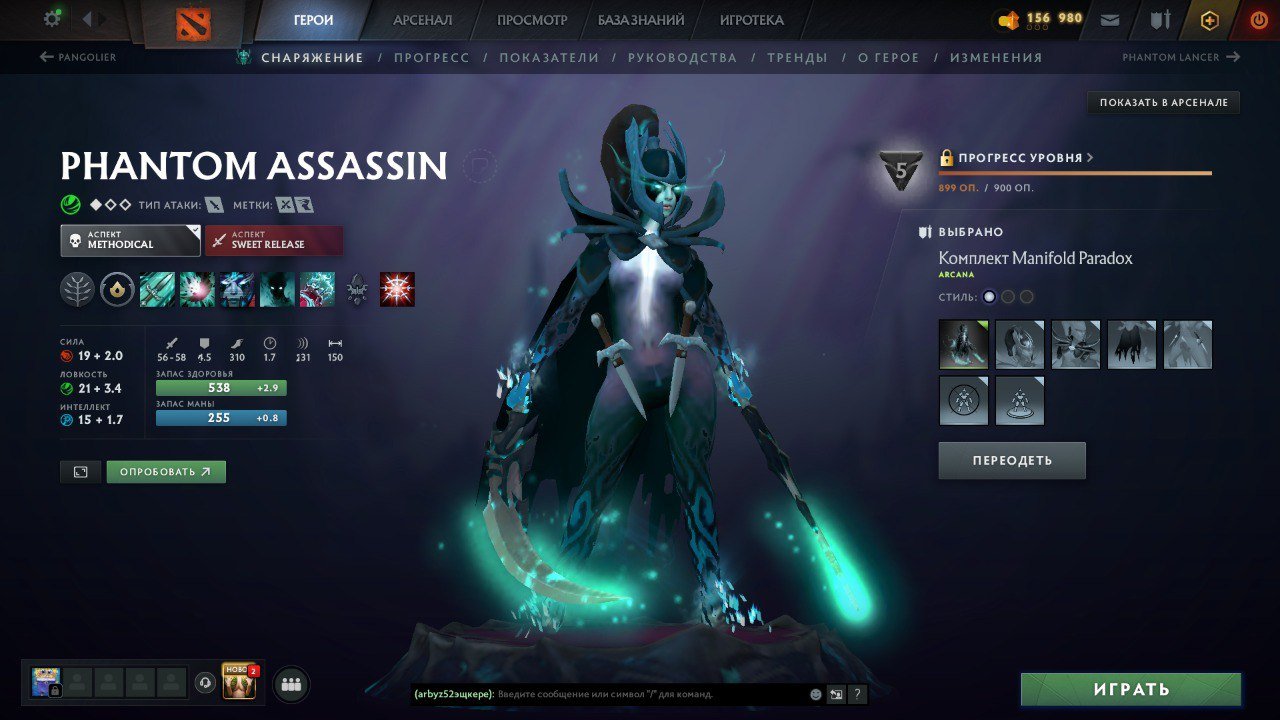The width and height of the screenshot is (1280, 720).
Task: Go back to PANGOLIER hero page
Action: click(x=80, y=57)
